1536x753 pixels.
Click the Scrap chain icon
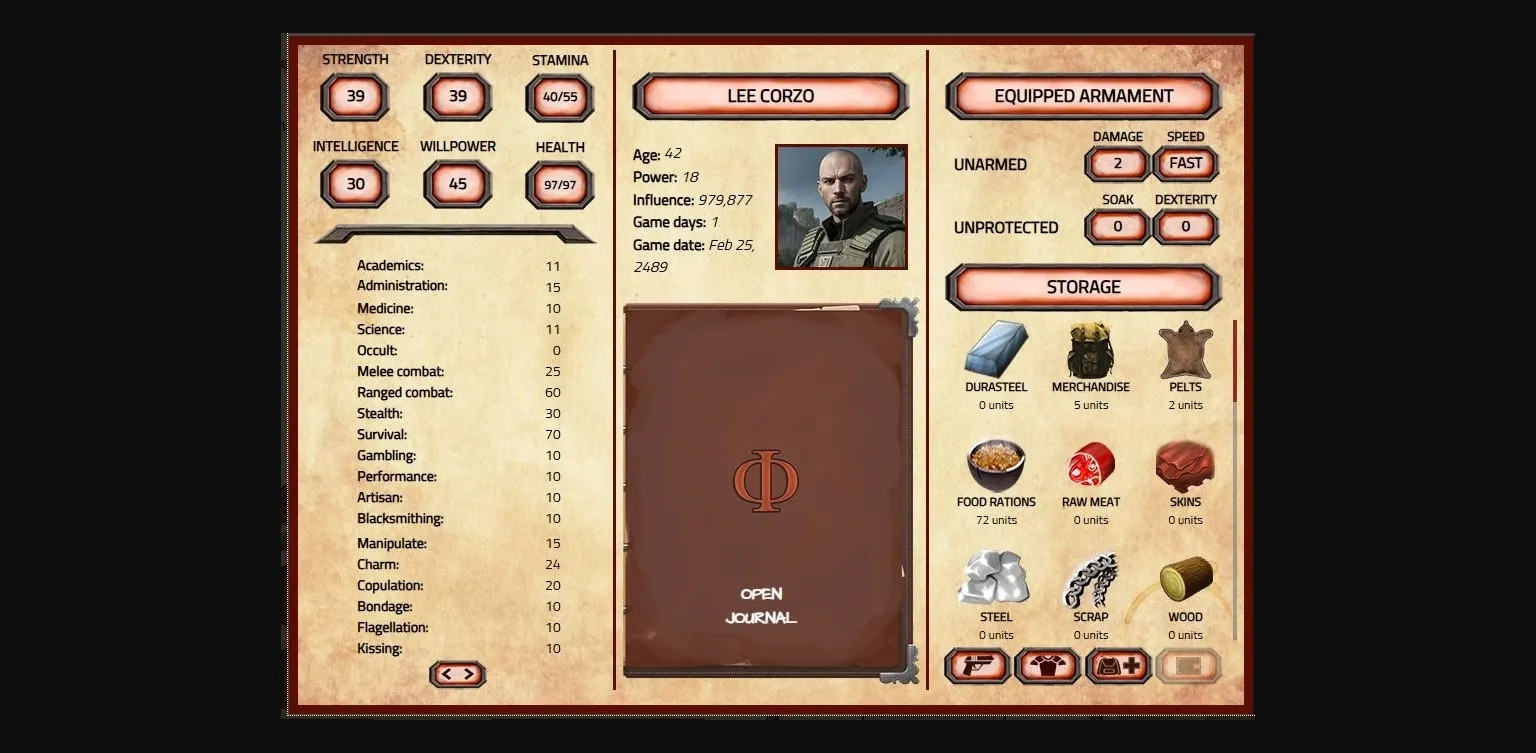pos(1089,580)
